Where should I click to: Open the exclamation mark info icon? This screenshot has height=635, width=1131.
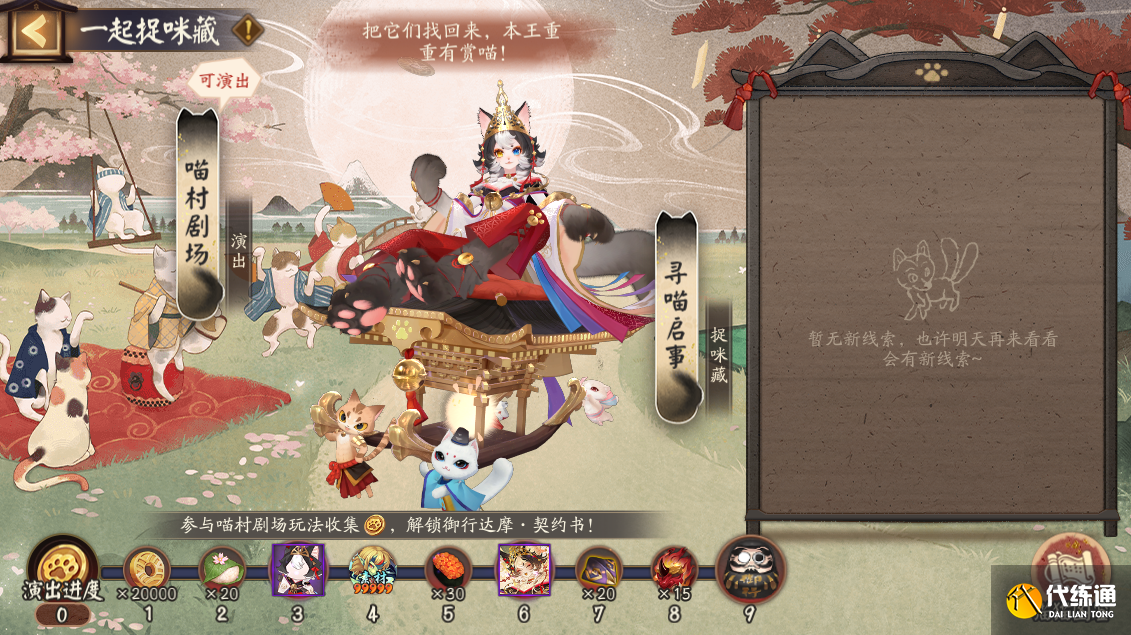[x=247, y=30]
